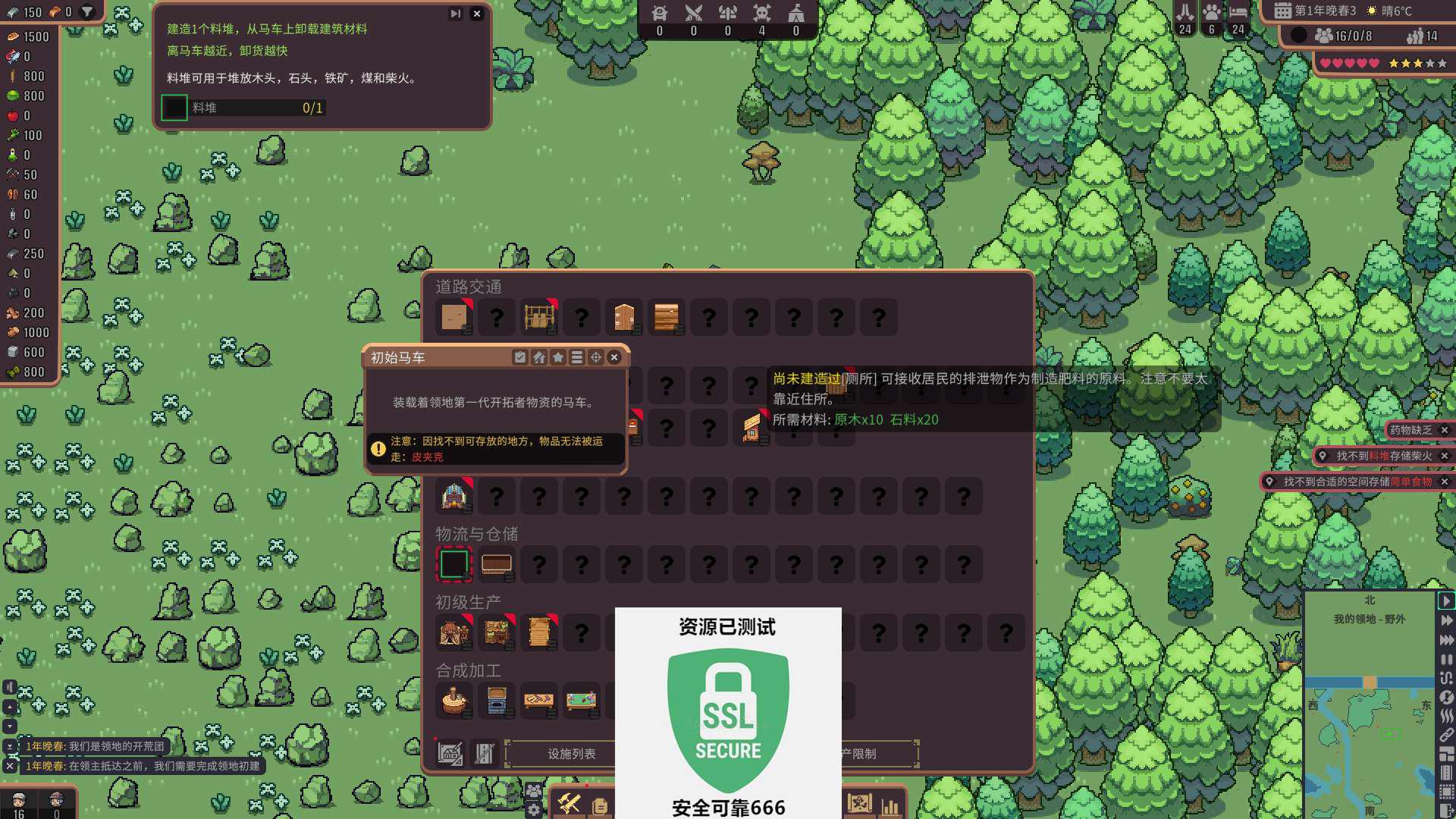Viewport: 1456px width, 819px height.
Task: Skip forward in the tutorial panel
Action: (x=455, y=14)
